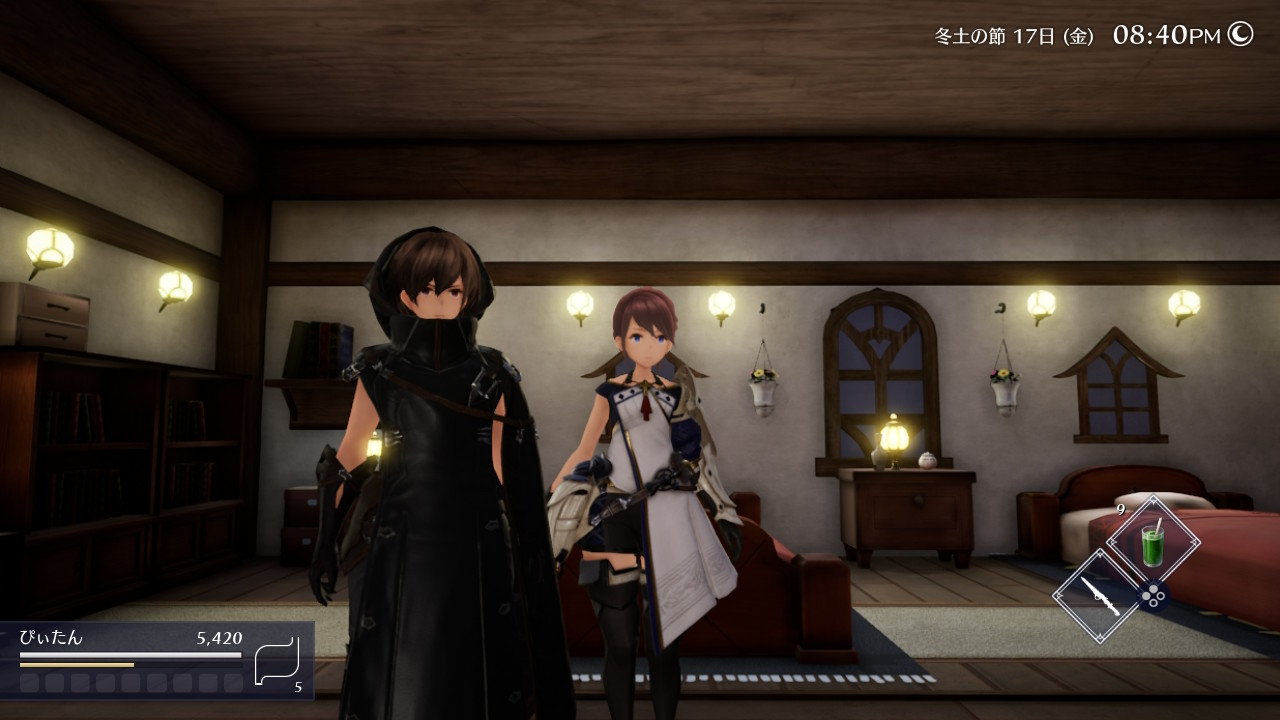Viewport: 1280px width, 720px height.
Task: Select the green potion item slot
Action: (x=1153, y=543)
